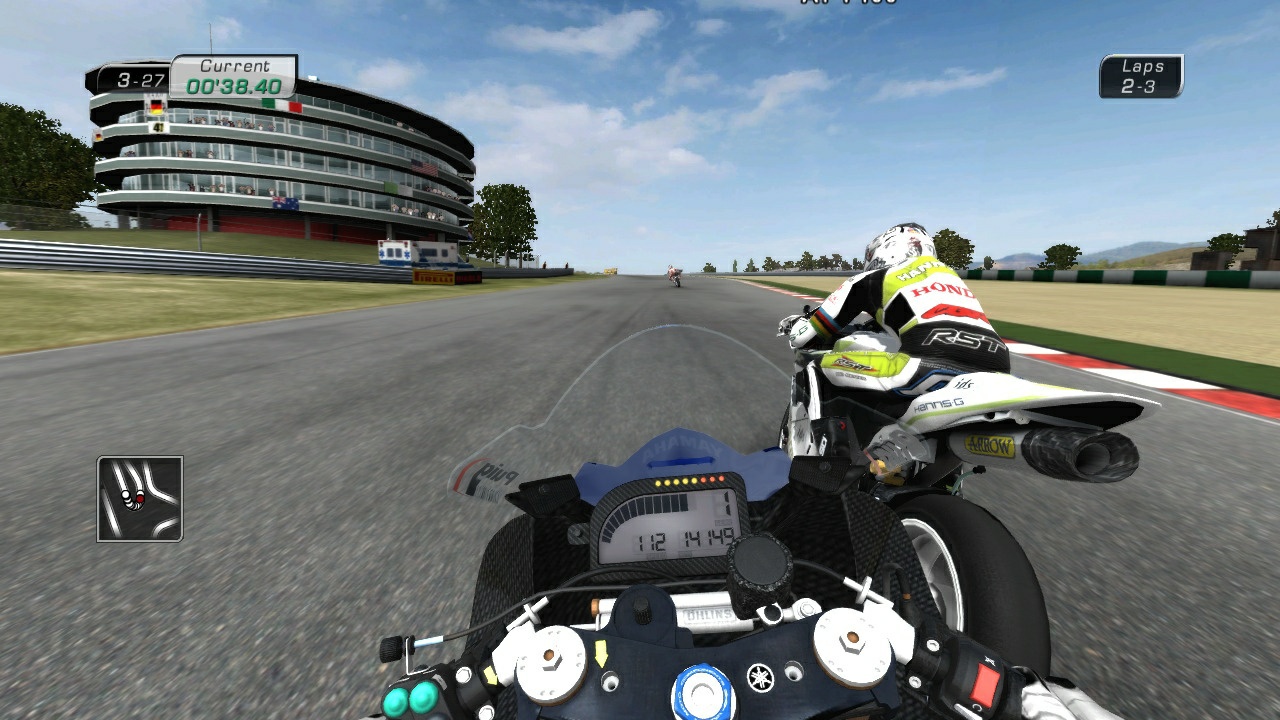Select the Current label on the timer

(235, 64)
